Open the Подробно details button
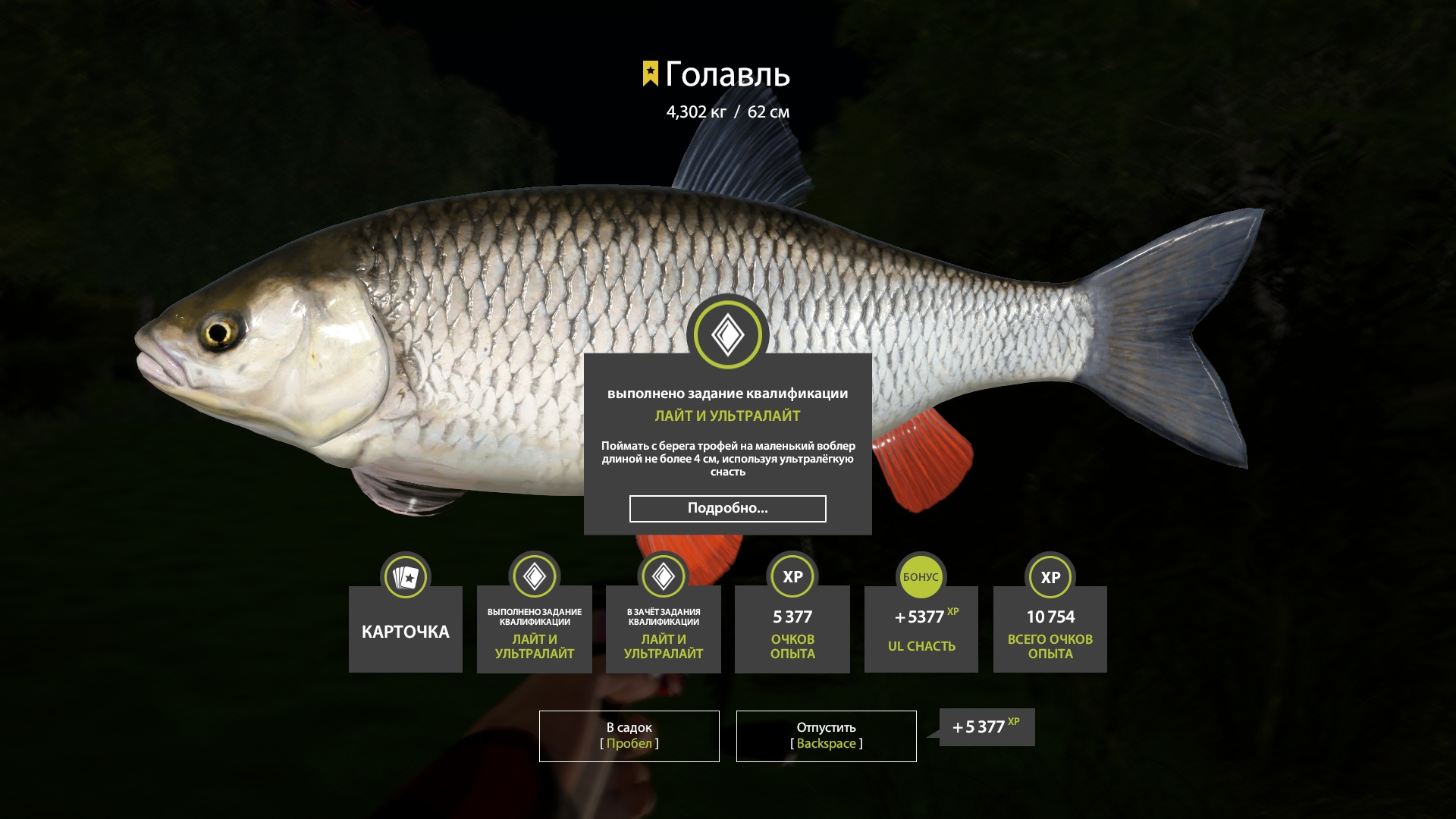 727,508
